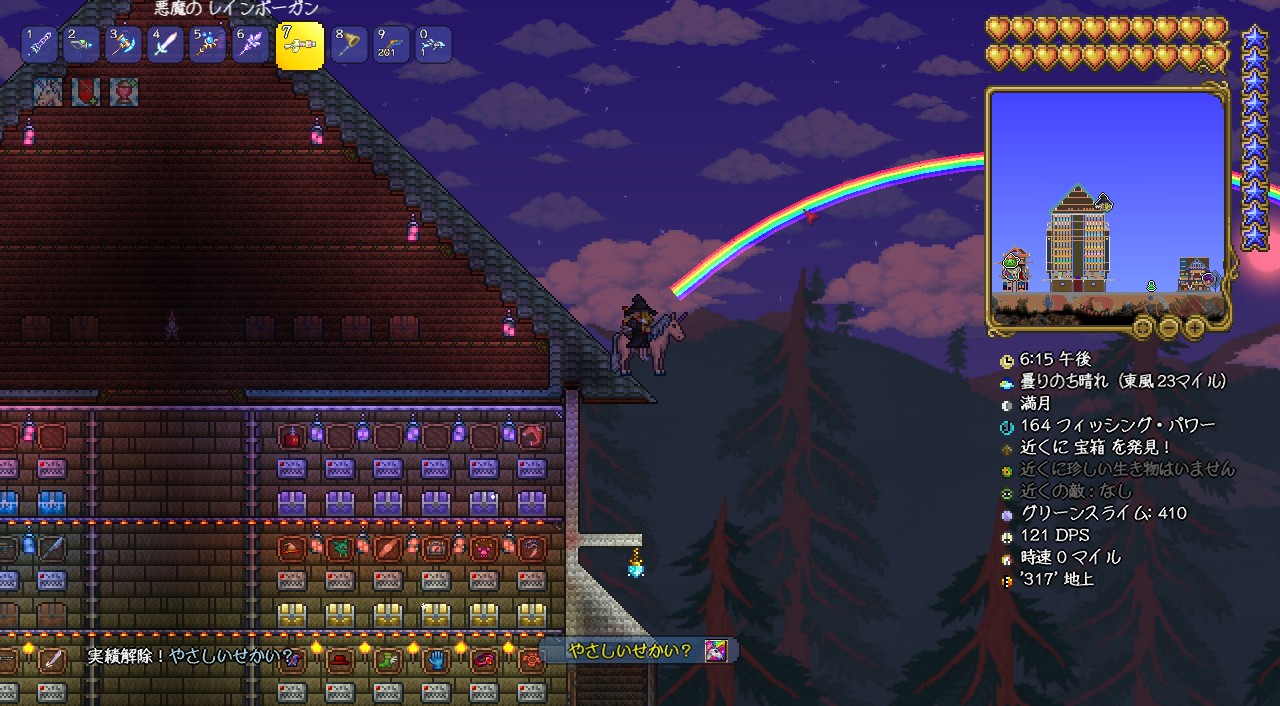1280x706 pixels.
Task: Choose the white sword in slot 4
Action: tap(165, 45)
